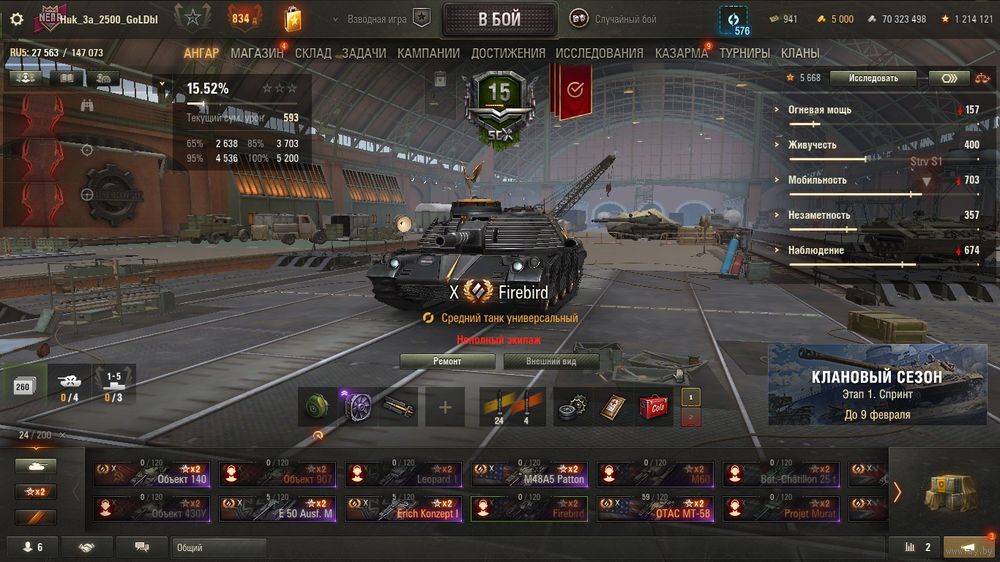Viewport: 1000px width, 562px height.
Task: Click the Исследовать button
Action: (873, 78)
